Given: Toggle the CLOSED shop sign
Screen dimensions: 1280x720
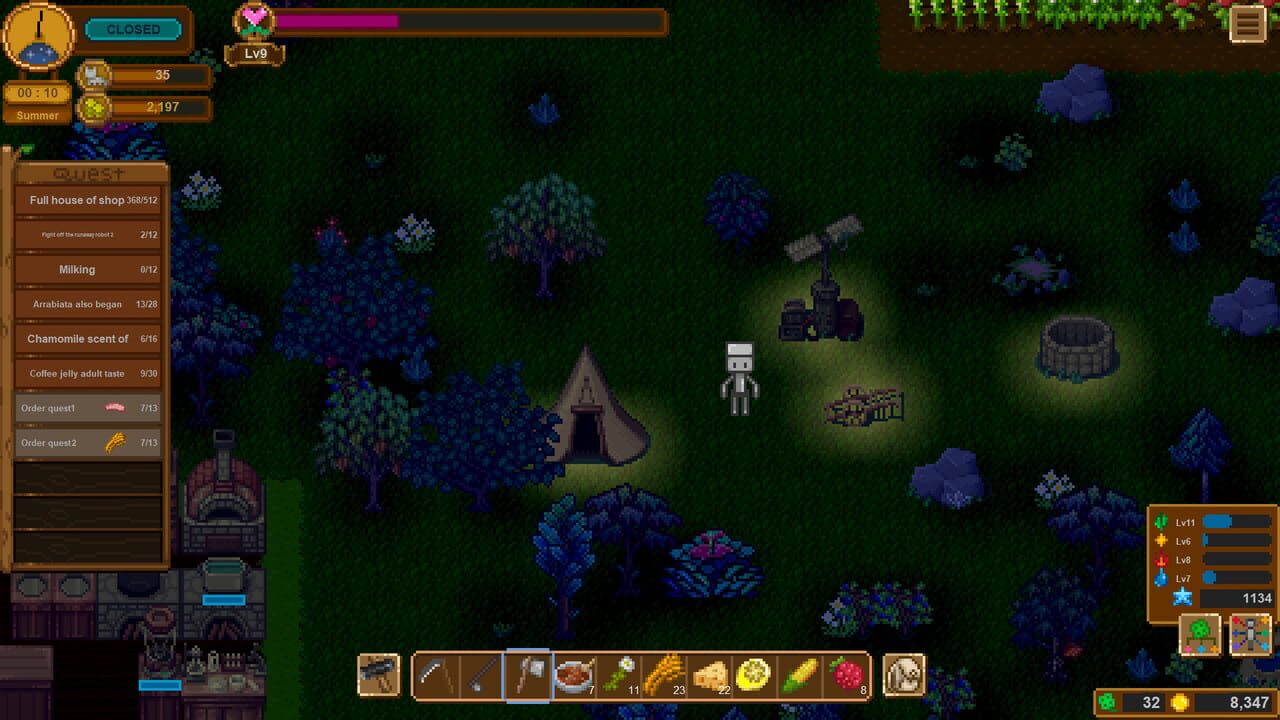Looking at the screenshot, I should (134, 29).
